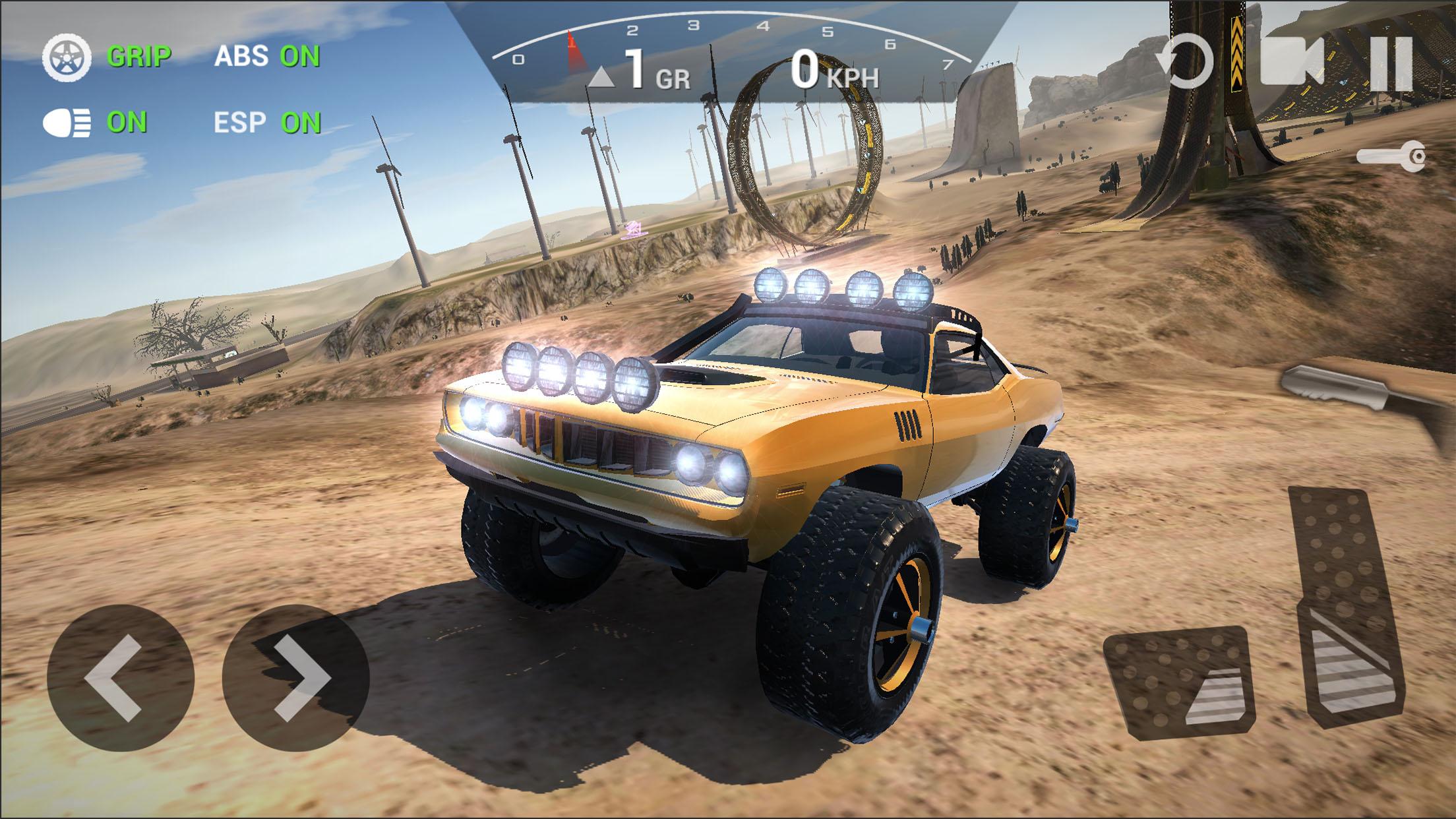Toggle the GRIP traction control
Image resolution: width=1456 pixels, height=819 pixels.
click(138, 58)
